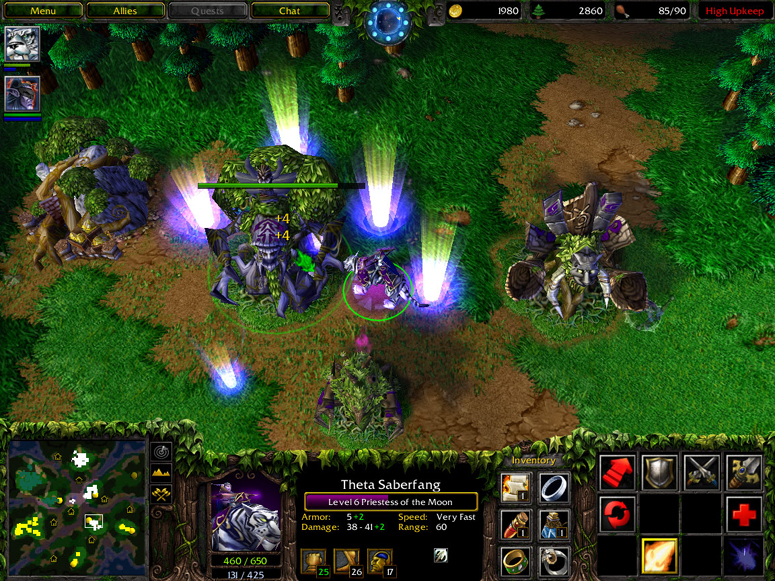775x581 pixels.
Task: Open the Allies panel
Action: coord(124,11)
